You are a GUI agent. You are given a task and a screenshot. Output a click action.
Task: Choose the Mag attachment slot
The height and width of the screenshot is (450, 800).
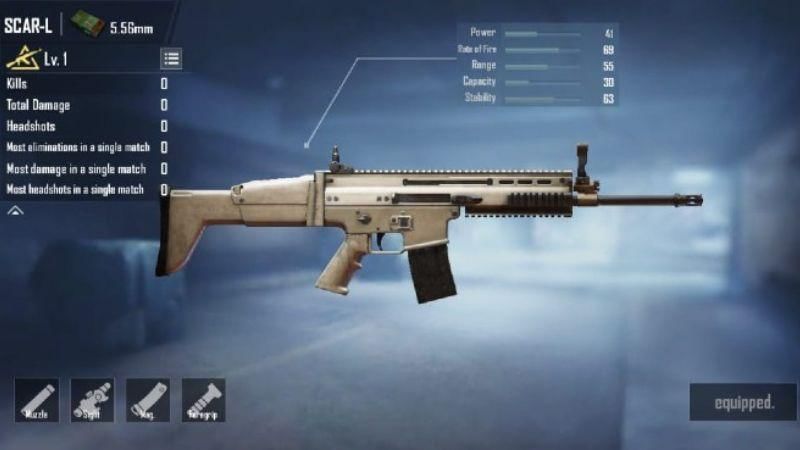(147, 399)
